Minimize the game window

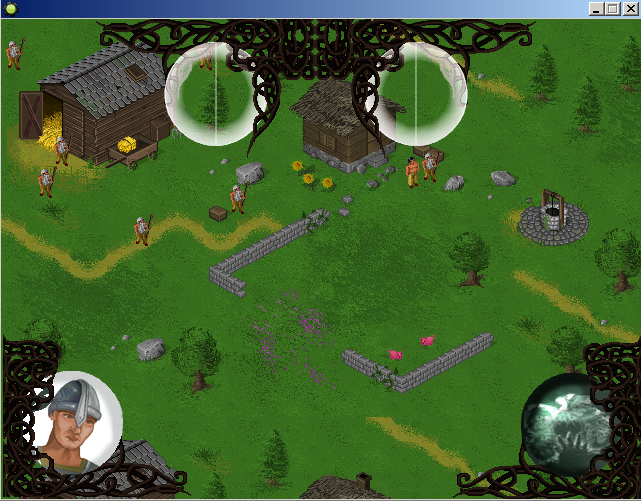(x=597, y=8)
